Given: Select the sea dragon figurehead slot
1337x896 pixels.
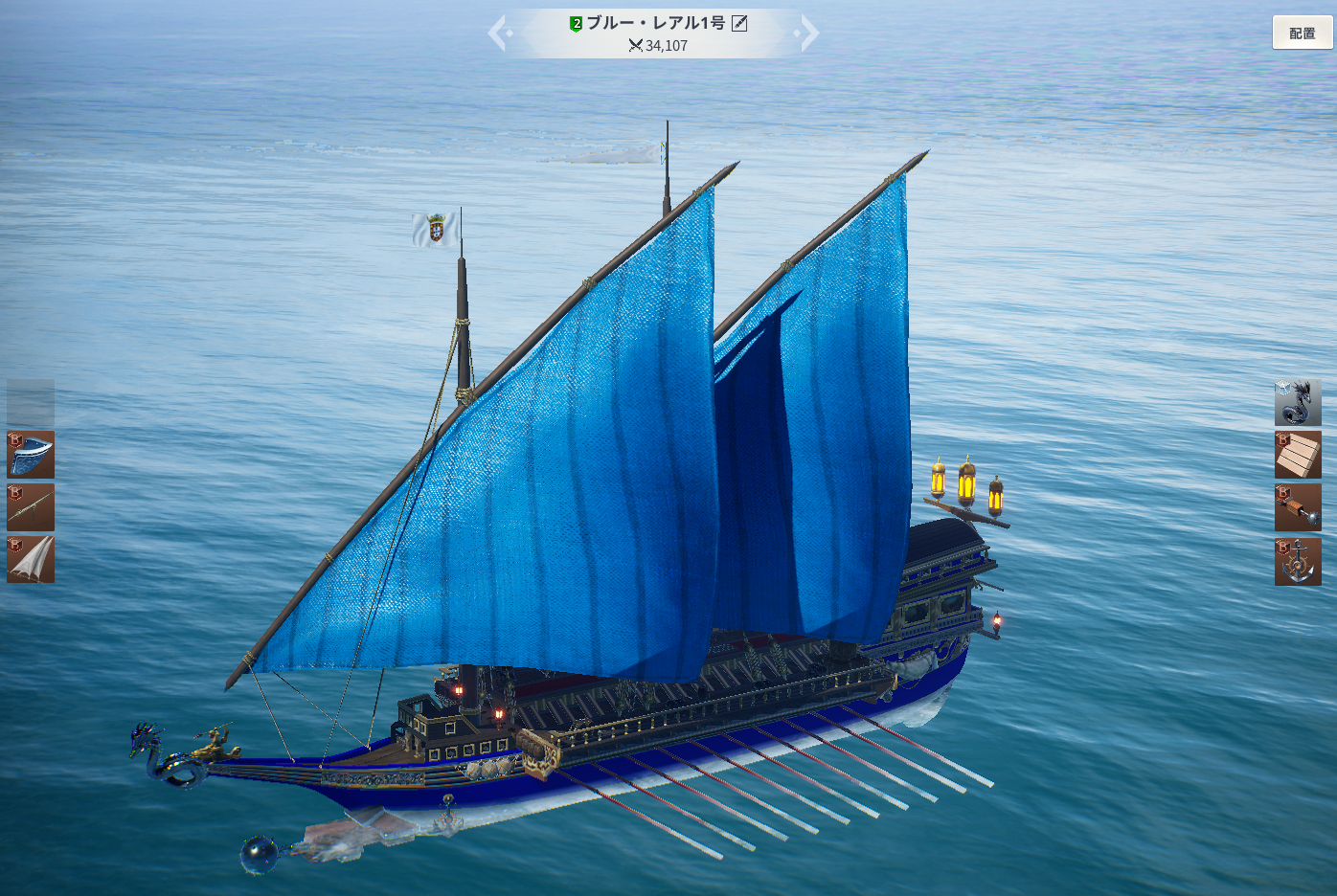Looking at the screenshot, I should [x=1298, y=402].
